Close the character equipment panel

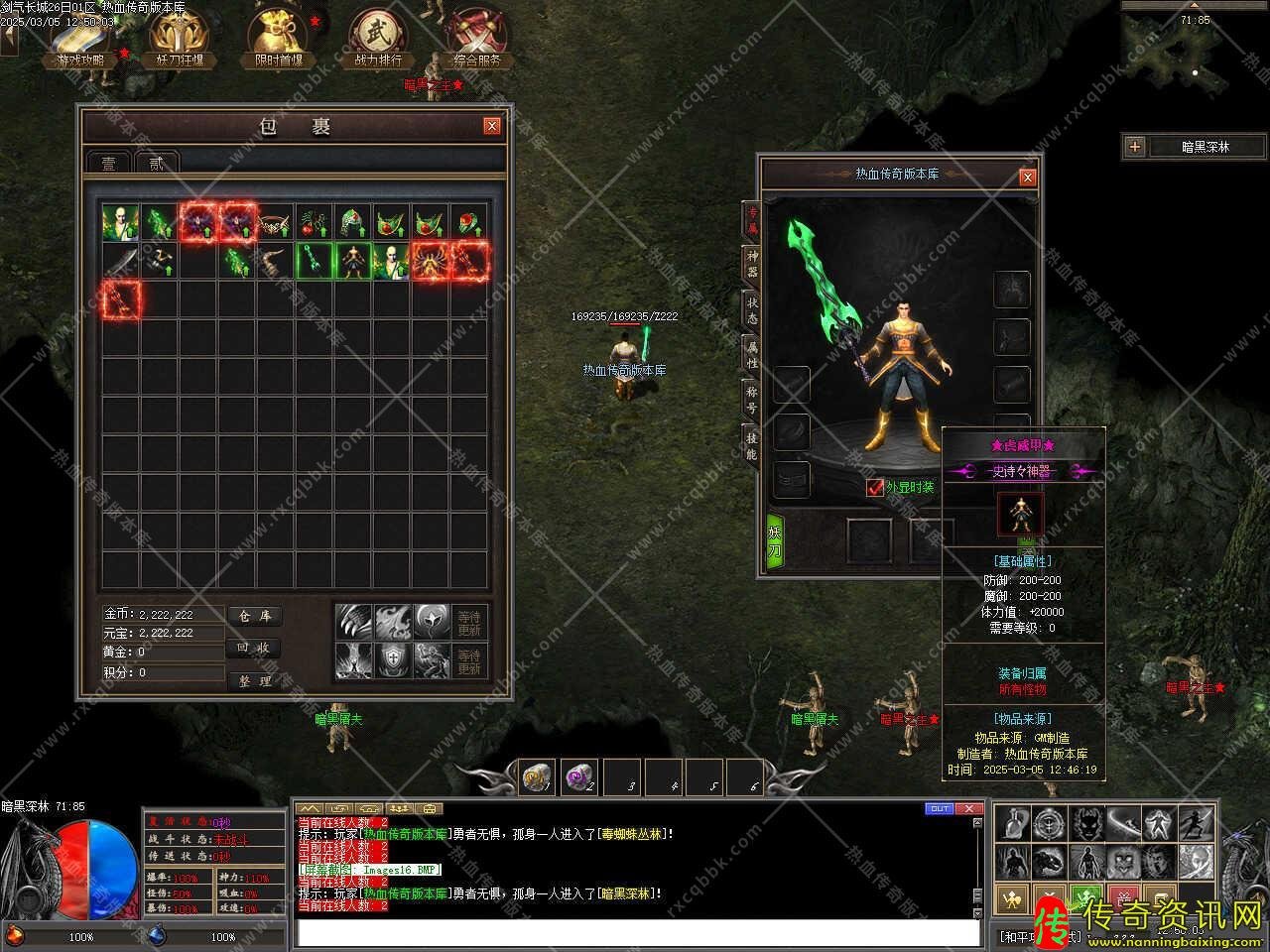1028,177
